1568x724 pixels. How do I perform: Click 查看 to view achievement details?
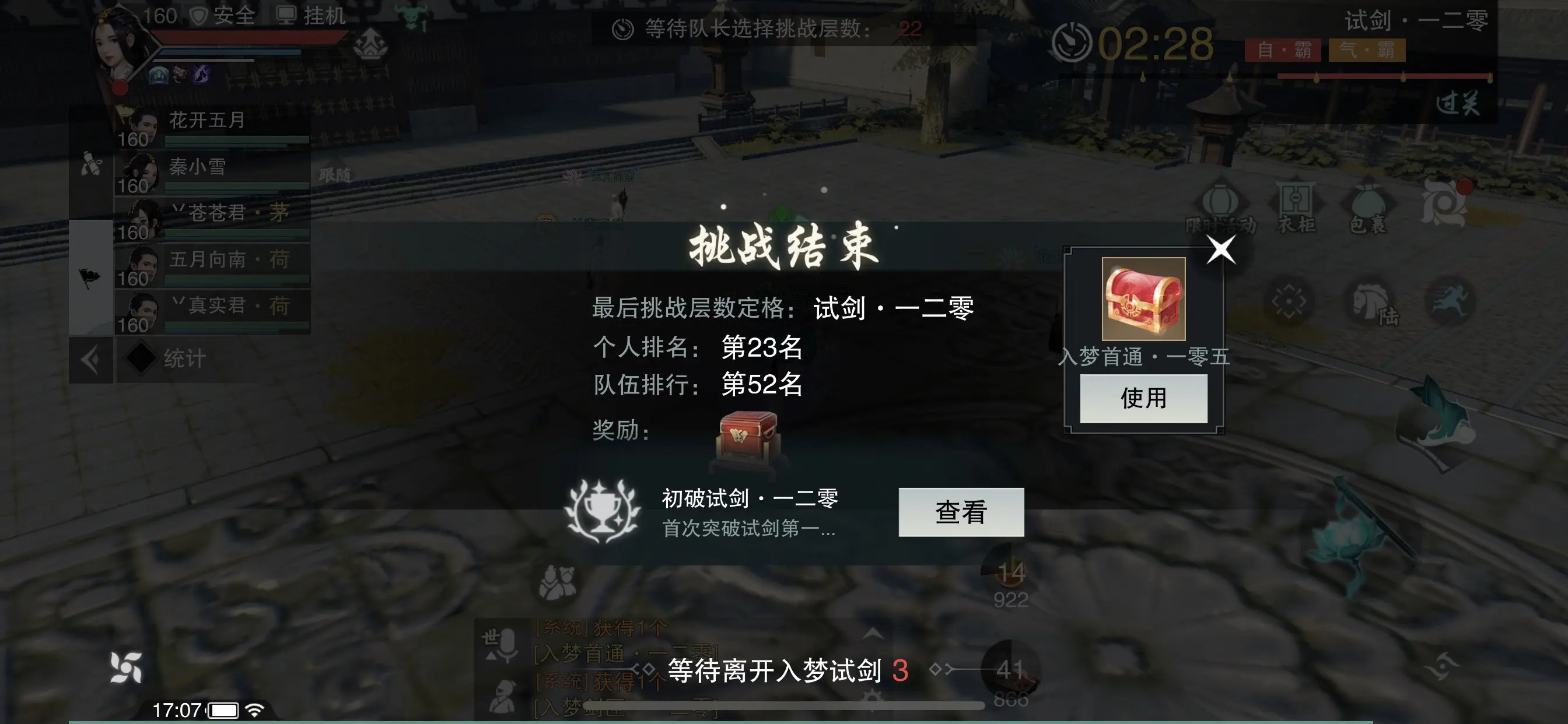tap(962, 513)
